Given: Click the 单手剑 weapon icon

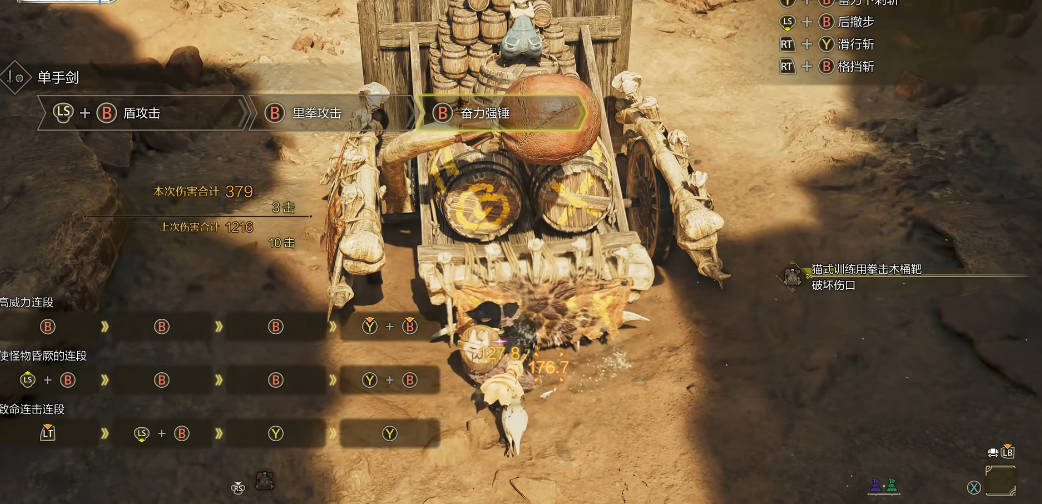Looking at the screenshot, I should (17, 77).
